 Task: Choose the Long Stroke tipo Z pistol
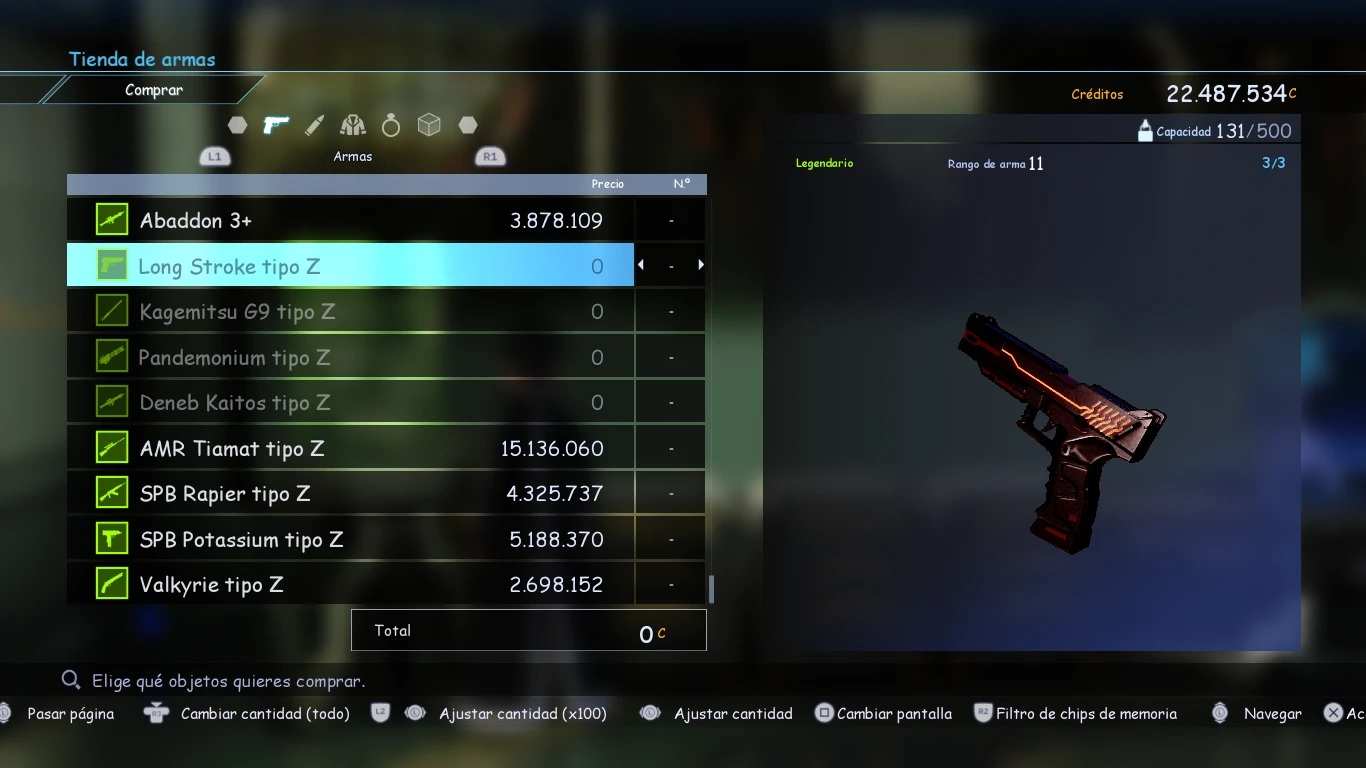350,266
